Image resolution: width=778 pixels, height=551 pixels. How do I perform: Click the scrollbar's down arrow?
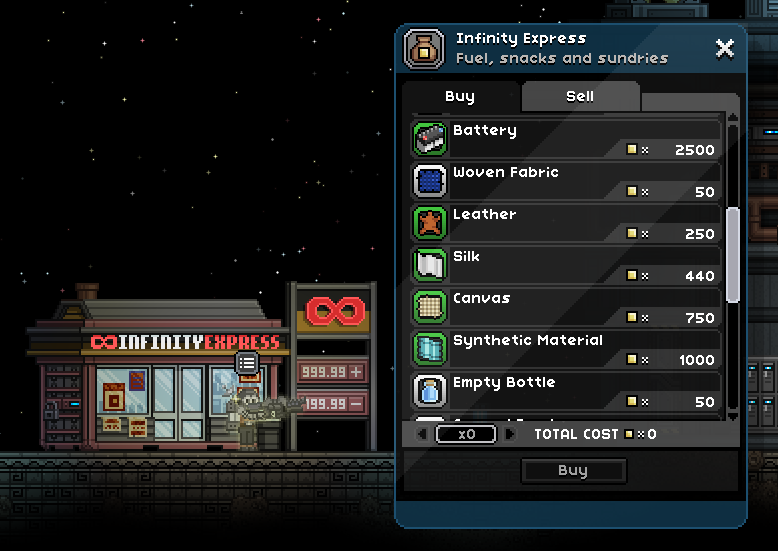click(733, 414)
